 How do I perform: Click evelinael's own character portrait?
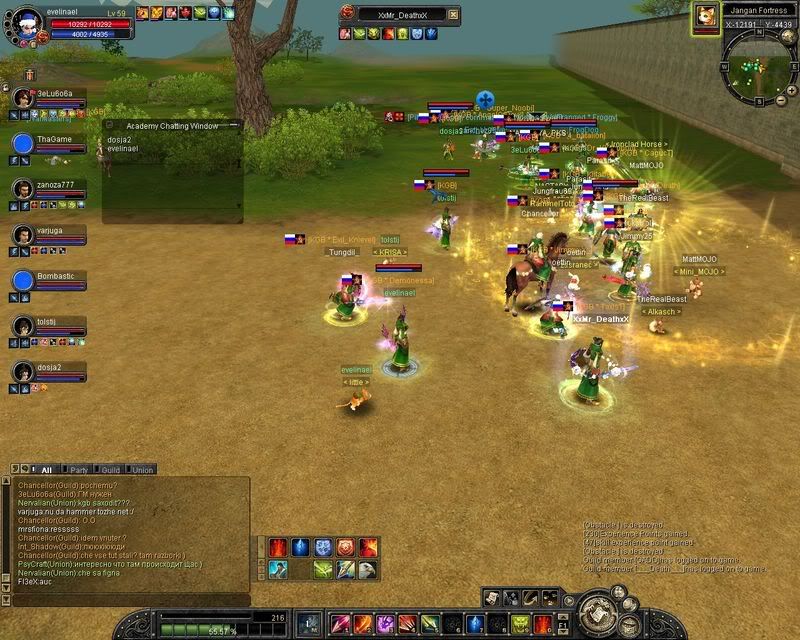coord(28,18)
